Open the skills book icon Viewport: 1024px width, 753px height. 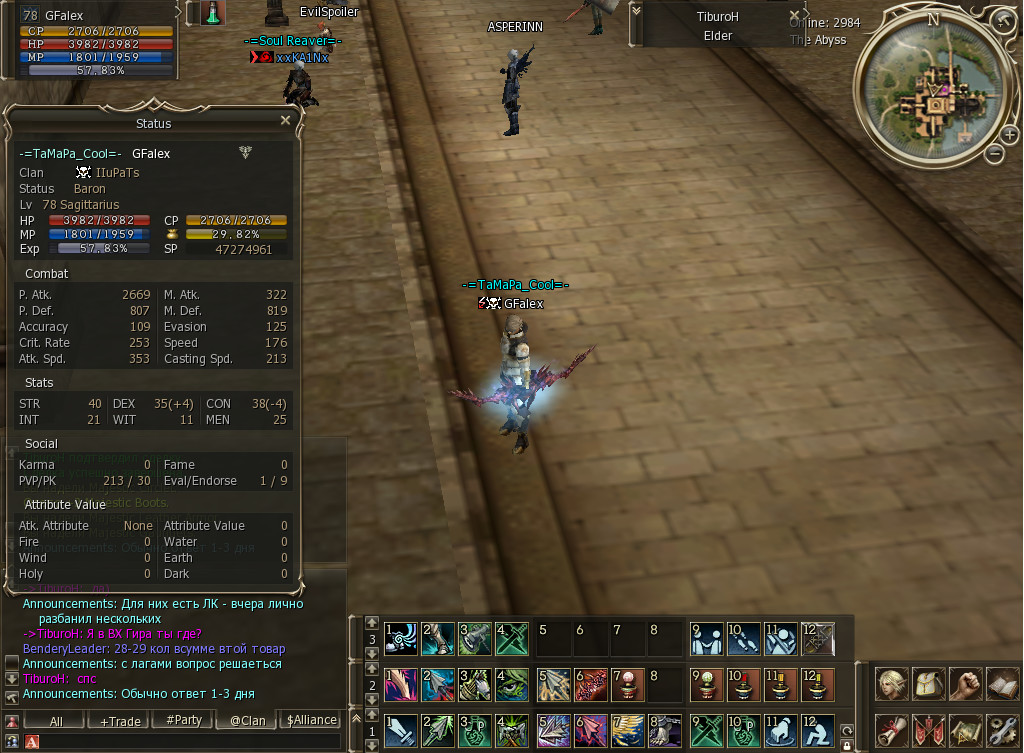[1001, 685]
